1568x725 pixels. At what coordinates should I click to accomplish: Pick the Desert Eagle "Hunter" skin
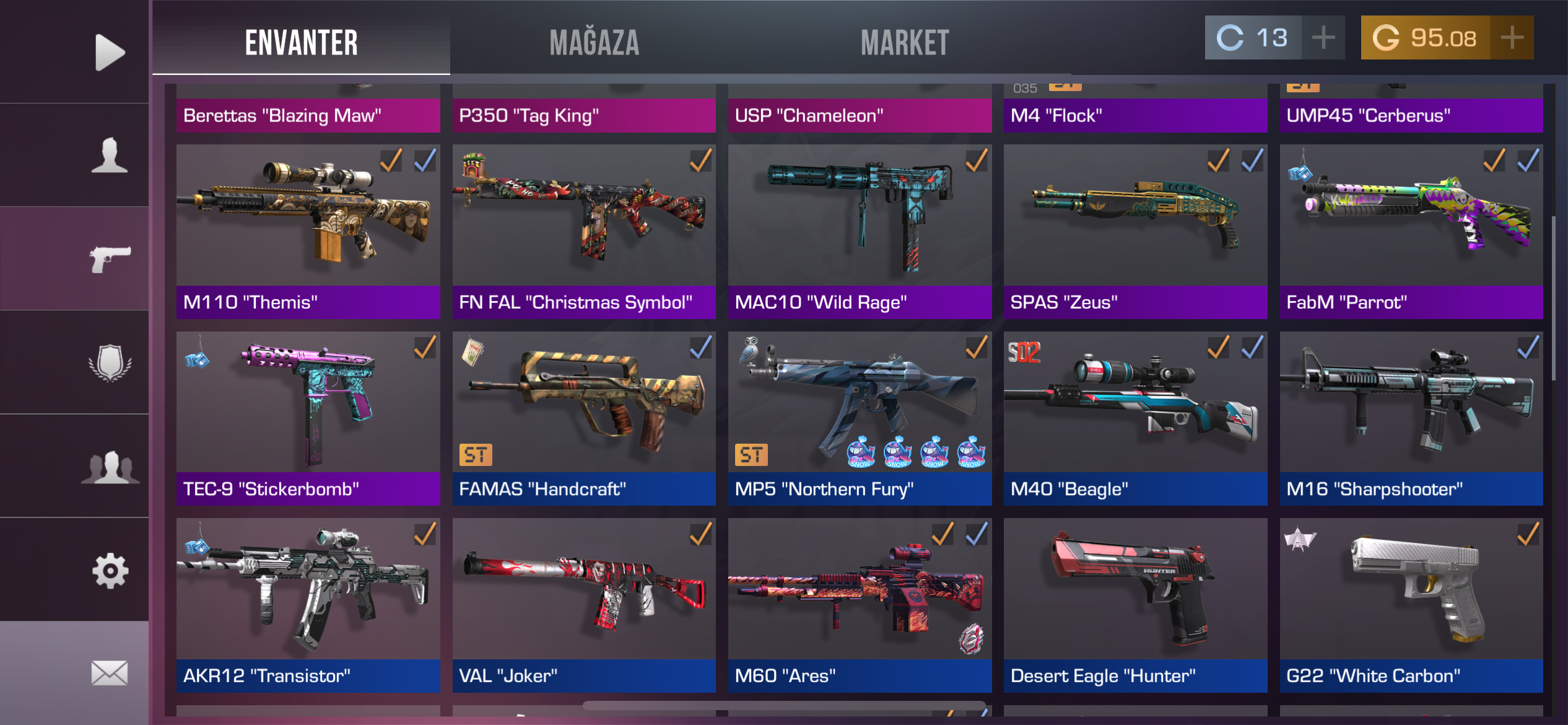1135,605
